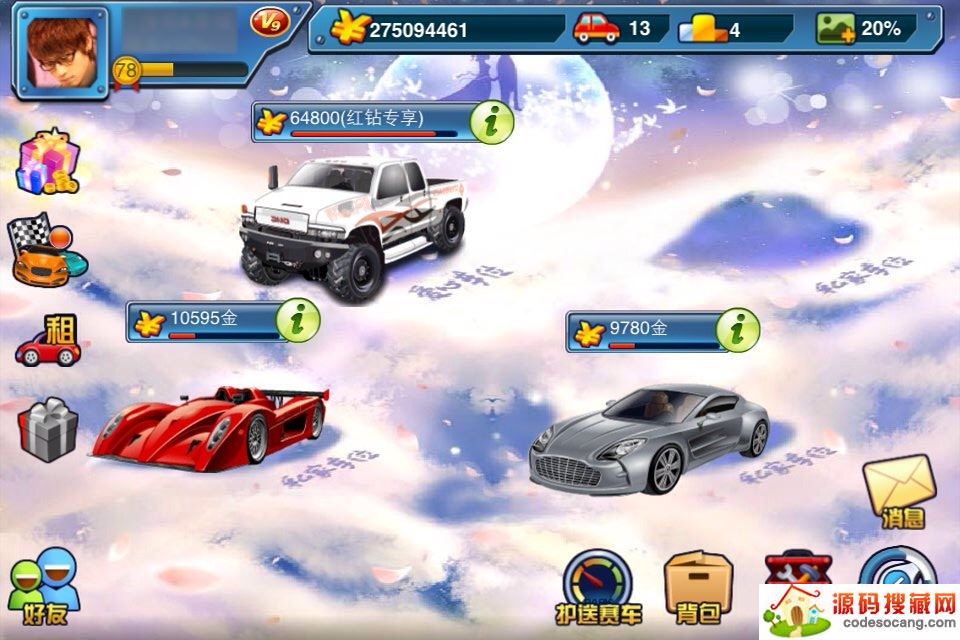Open the car rental 租 icon

click(48, 341)
